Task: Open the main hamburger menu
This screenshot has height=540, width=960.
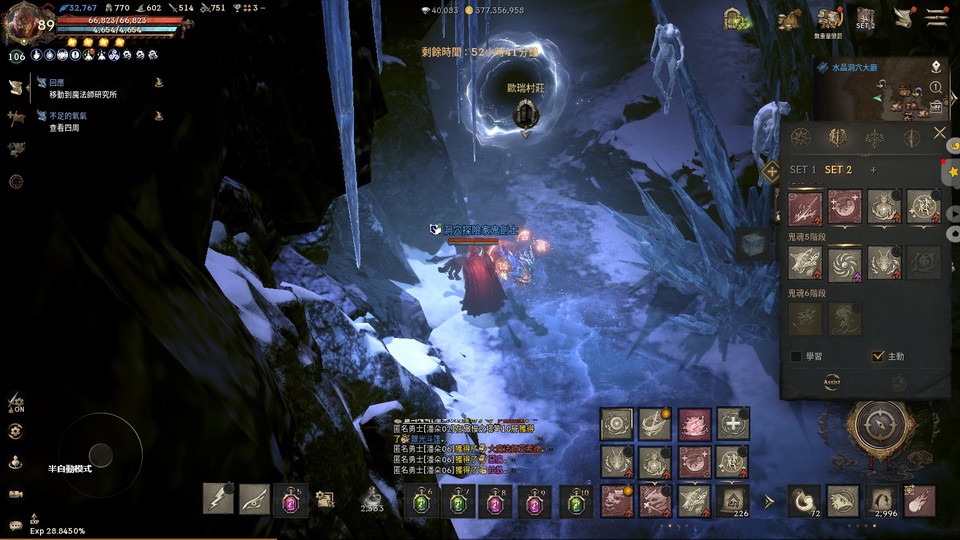Action: (936, 17)
